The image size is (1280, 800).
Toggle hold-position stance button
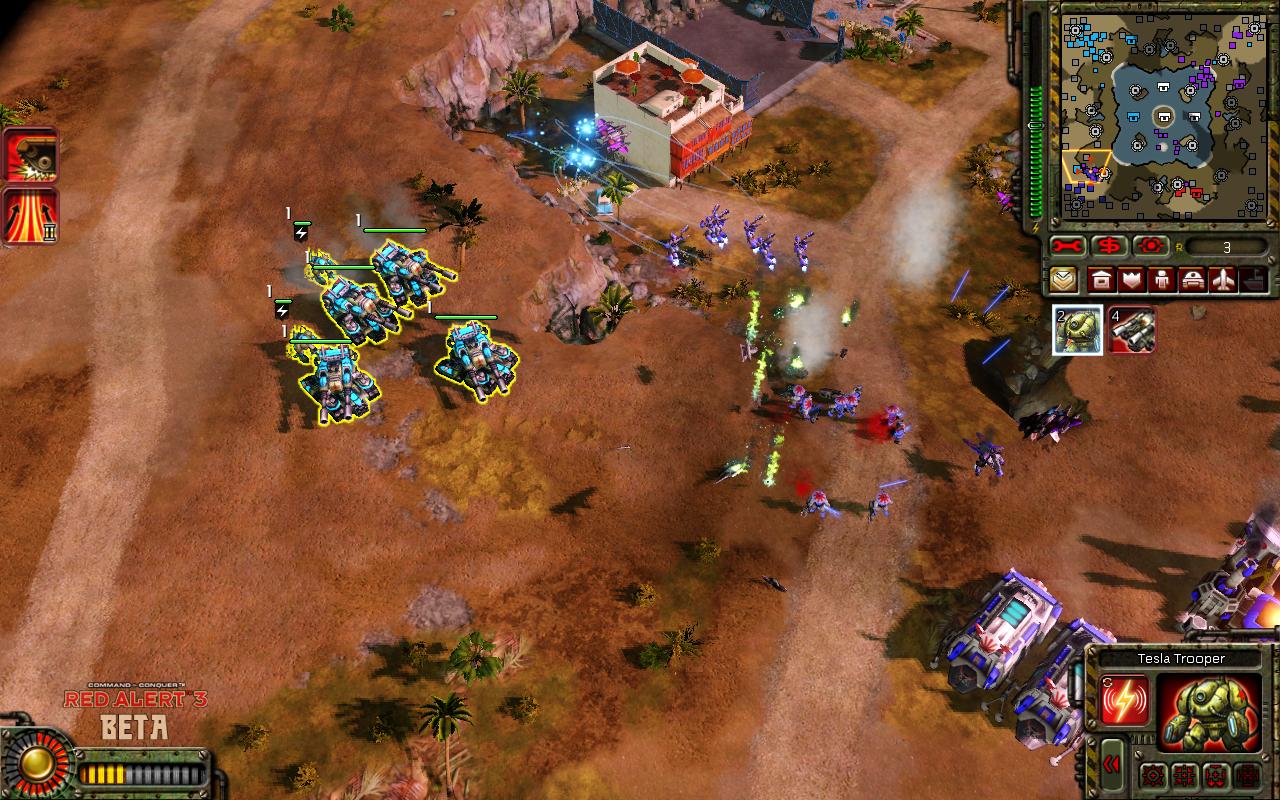point(1217,775)
